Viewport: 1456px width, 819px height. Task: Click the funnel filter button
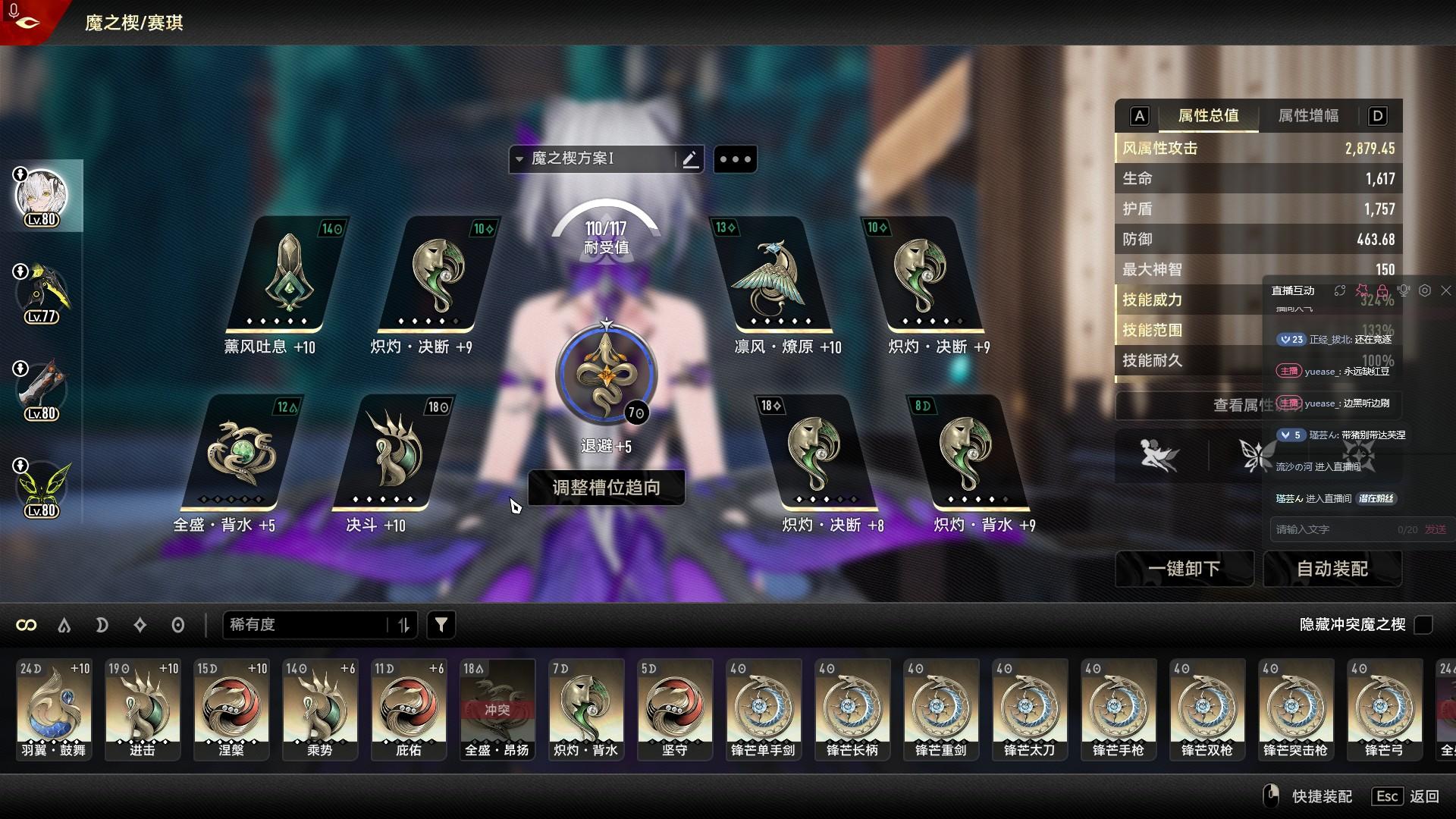coord(441,625)
